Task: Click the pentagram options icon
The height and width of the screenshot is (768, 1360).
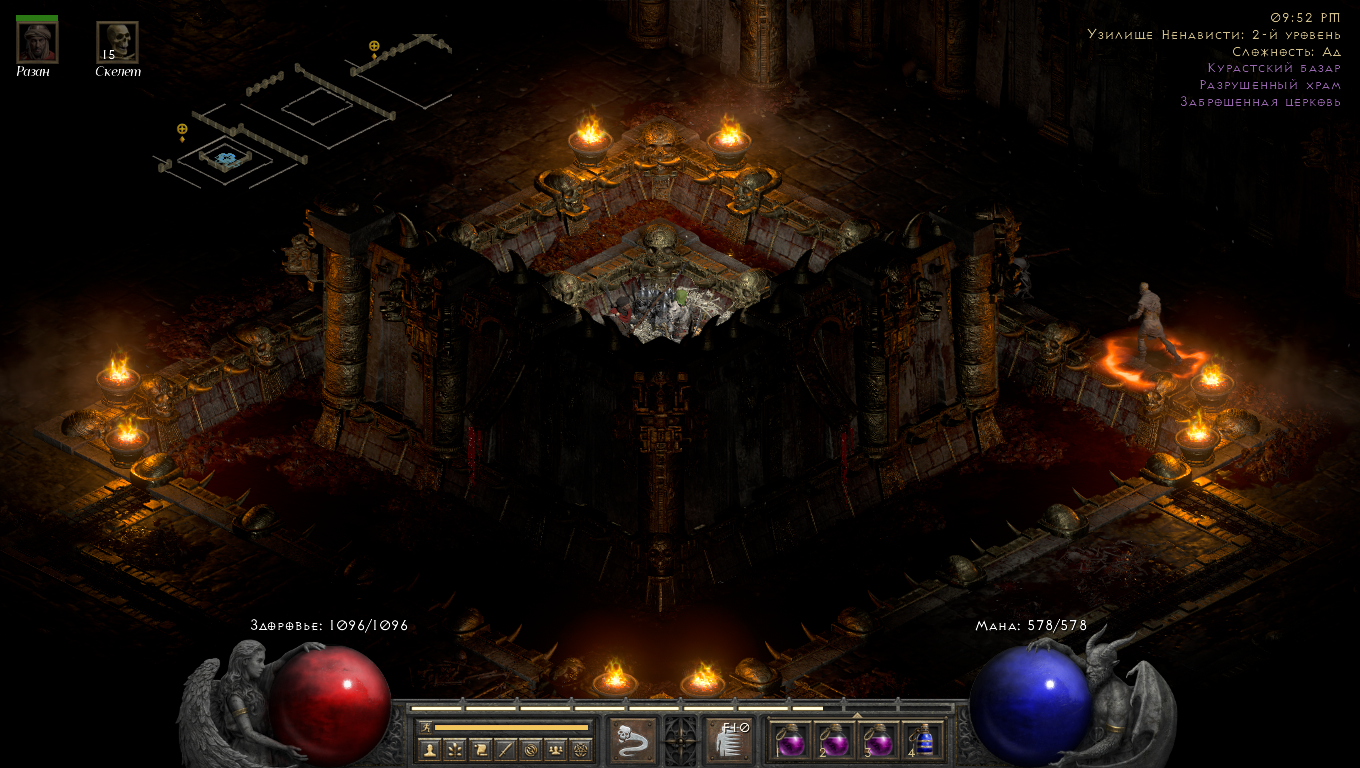Action: pos(579,749)
